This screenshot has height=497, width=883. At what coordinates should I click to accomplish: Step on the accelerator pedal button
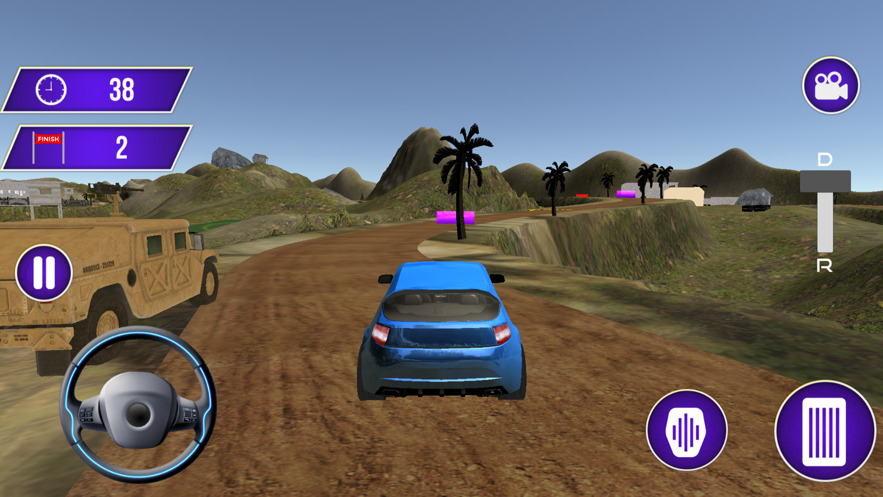click(825, 432)
